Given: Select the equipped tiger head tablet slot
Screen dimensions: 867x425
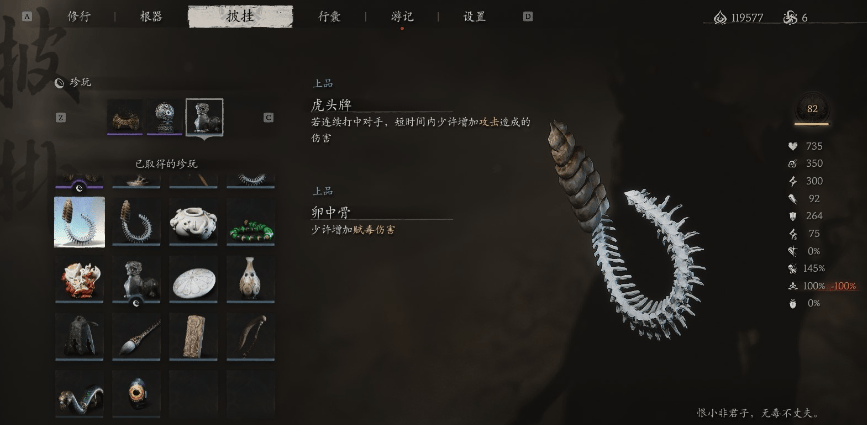Looking at the screenshot, I should tap(204, 117).
